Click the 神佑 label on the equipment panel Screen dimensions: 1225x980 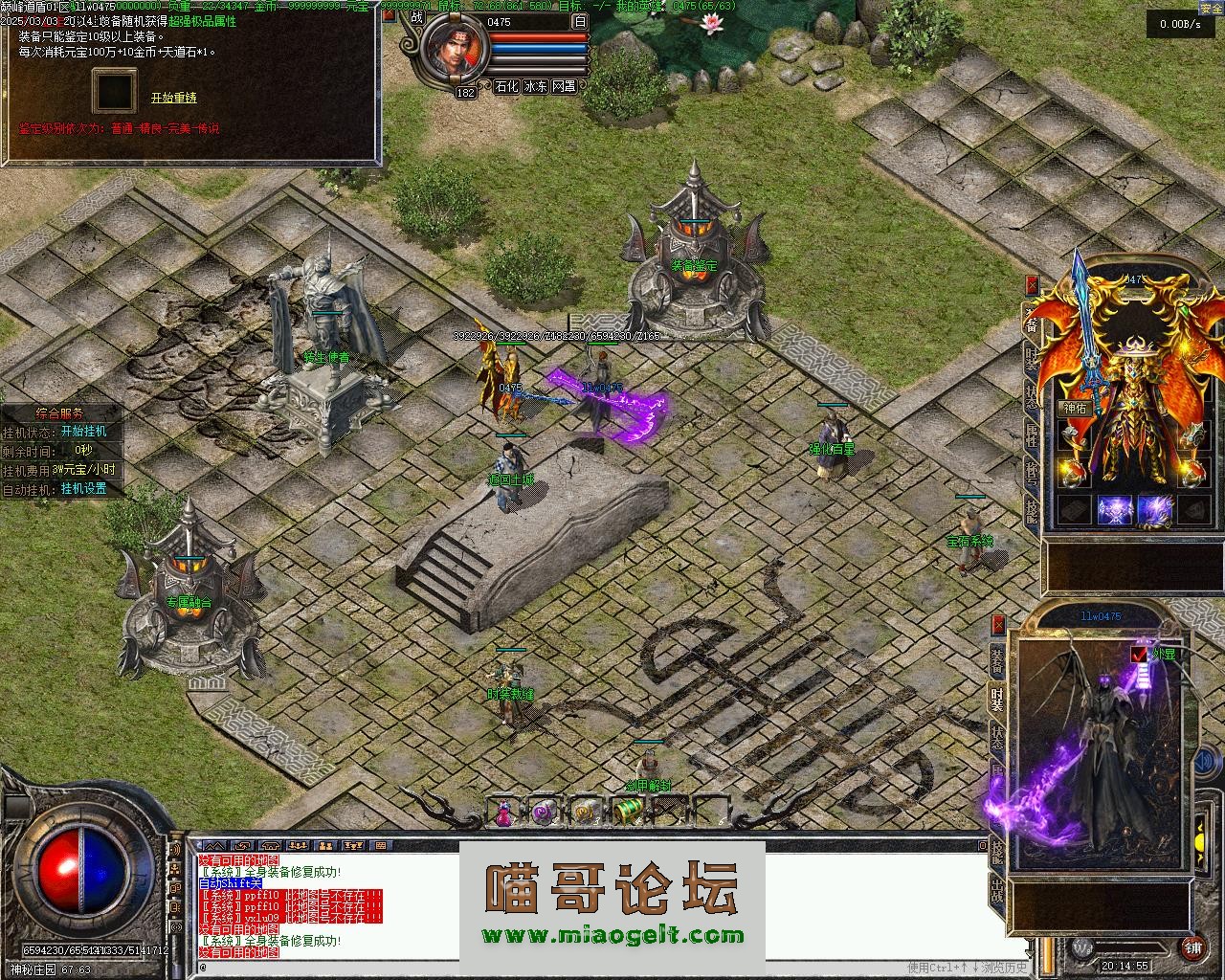click(x=1075, y=408)
